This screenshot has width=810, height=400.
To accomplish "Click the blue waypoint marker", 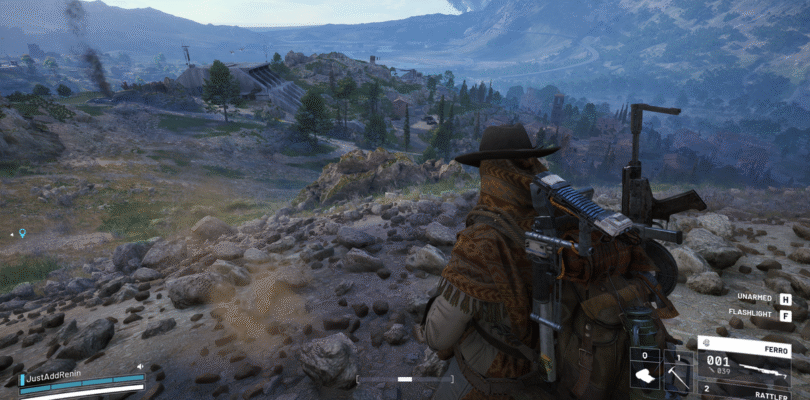I will coord(22,233).
